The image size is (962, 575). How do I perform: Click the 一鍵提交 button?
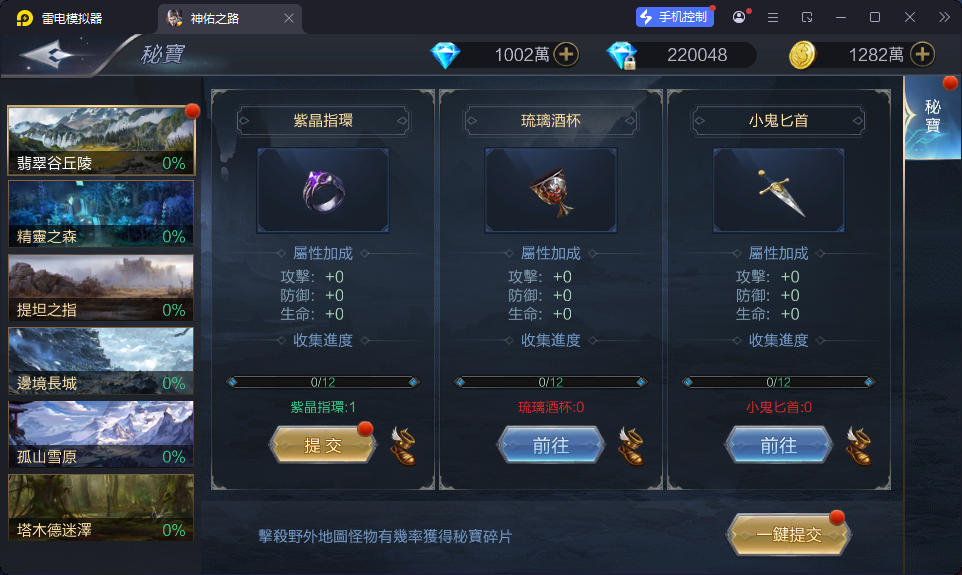click(789, 535)
